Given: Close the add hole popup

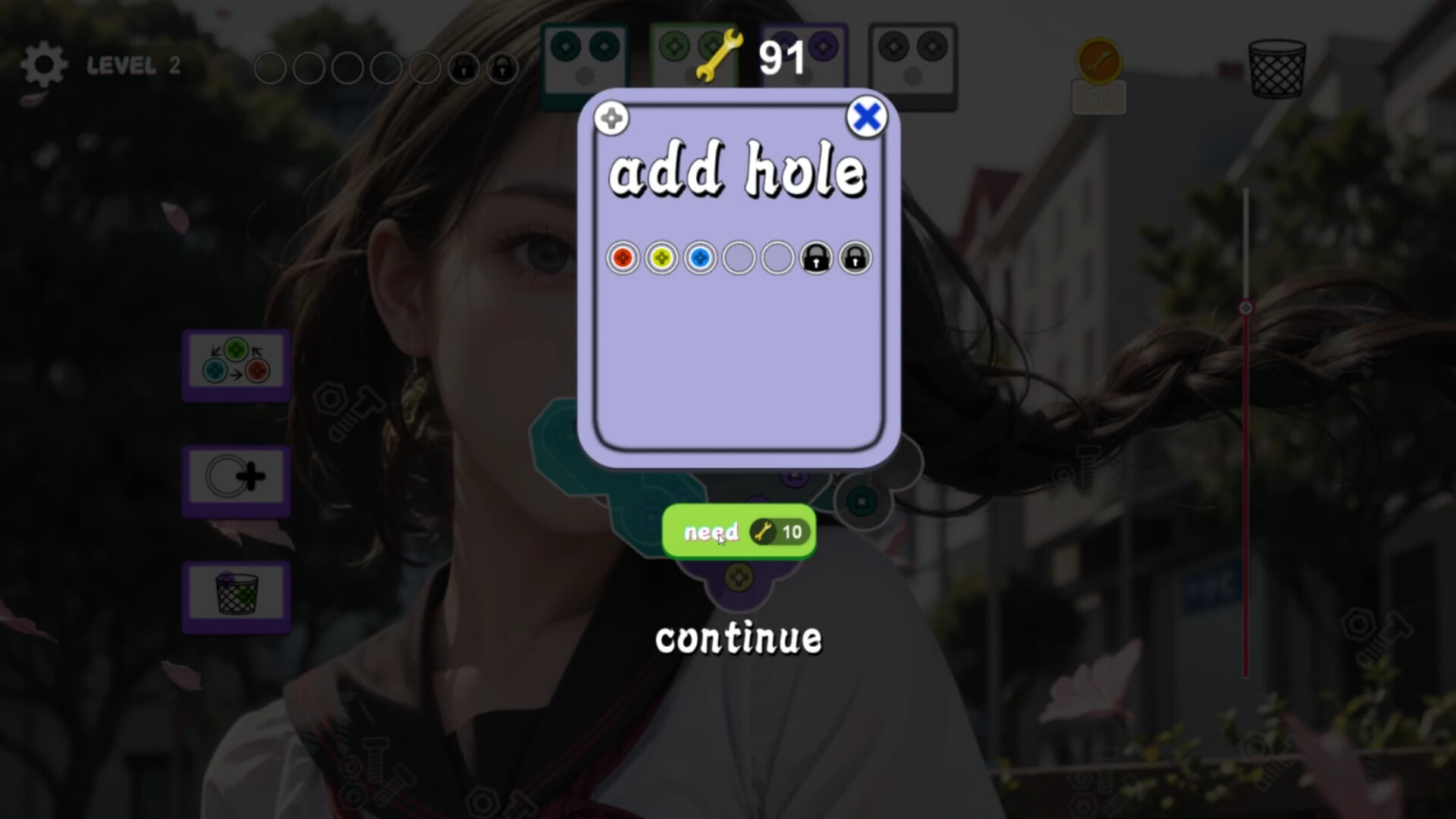Looking at the screenshot, I should tap(865, 117).
